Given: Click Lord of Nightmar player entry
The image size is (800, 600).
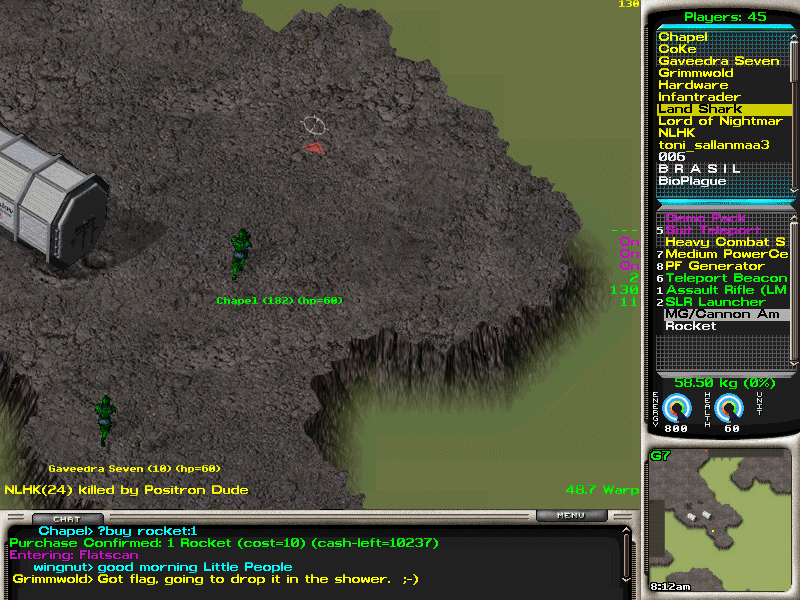Looking at the screenshot, I should (720, 121).
